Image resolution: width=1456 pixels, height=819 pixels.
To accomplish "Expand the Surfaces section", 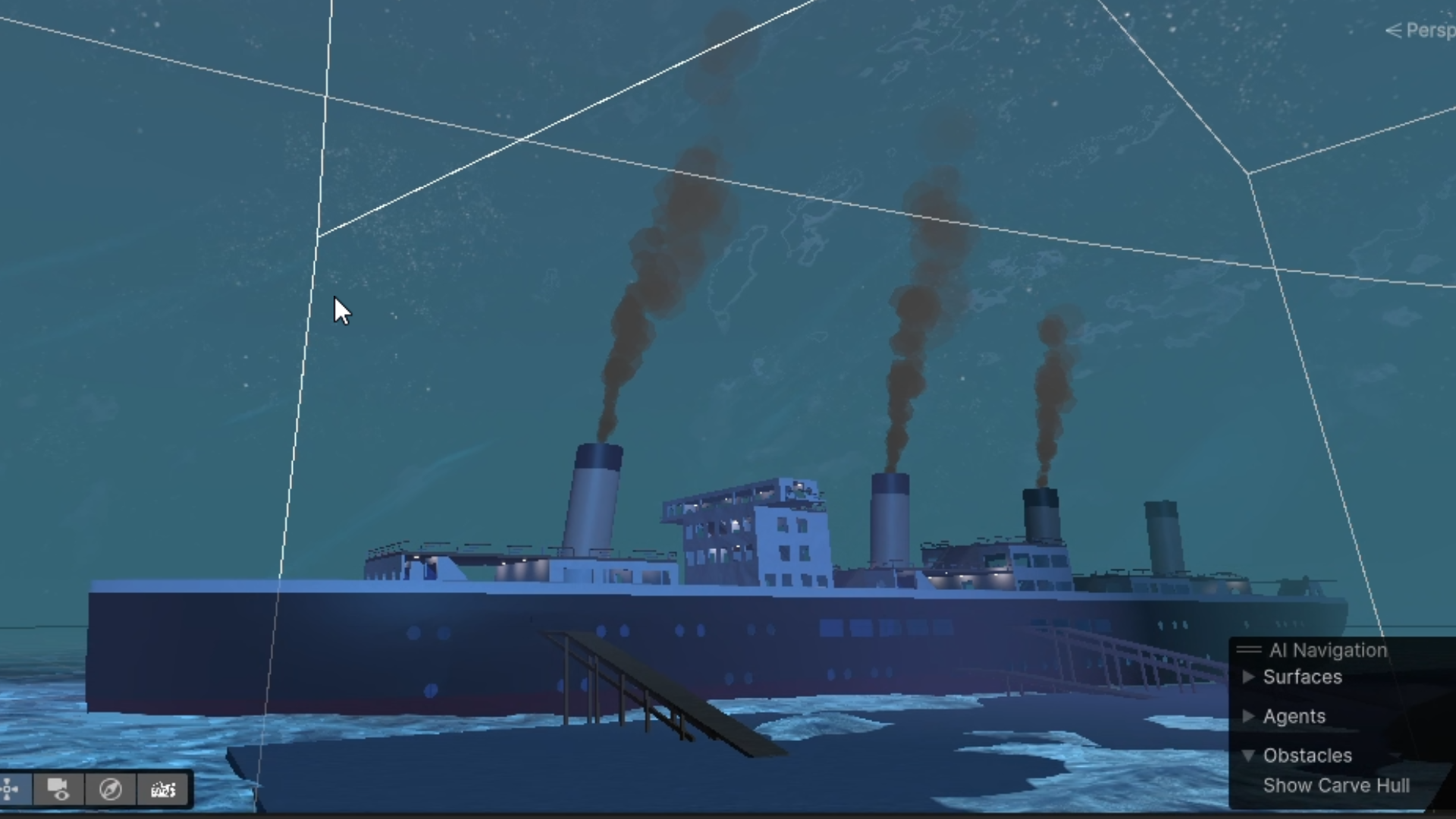I will pos(1248,677).
